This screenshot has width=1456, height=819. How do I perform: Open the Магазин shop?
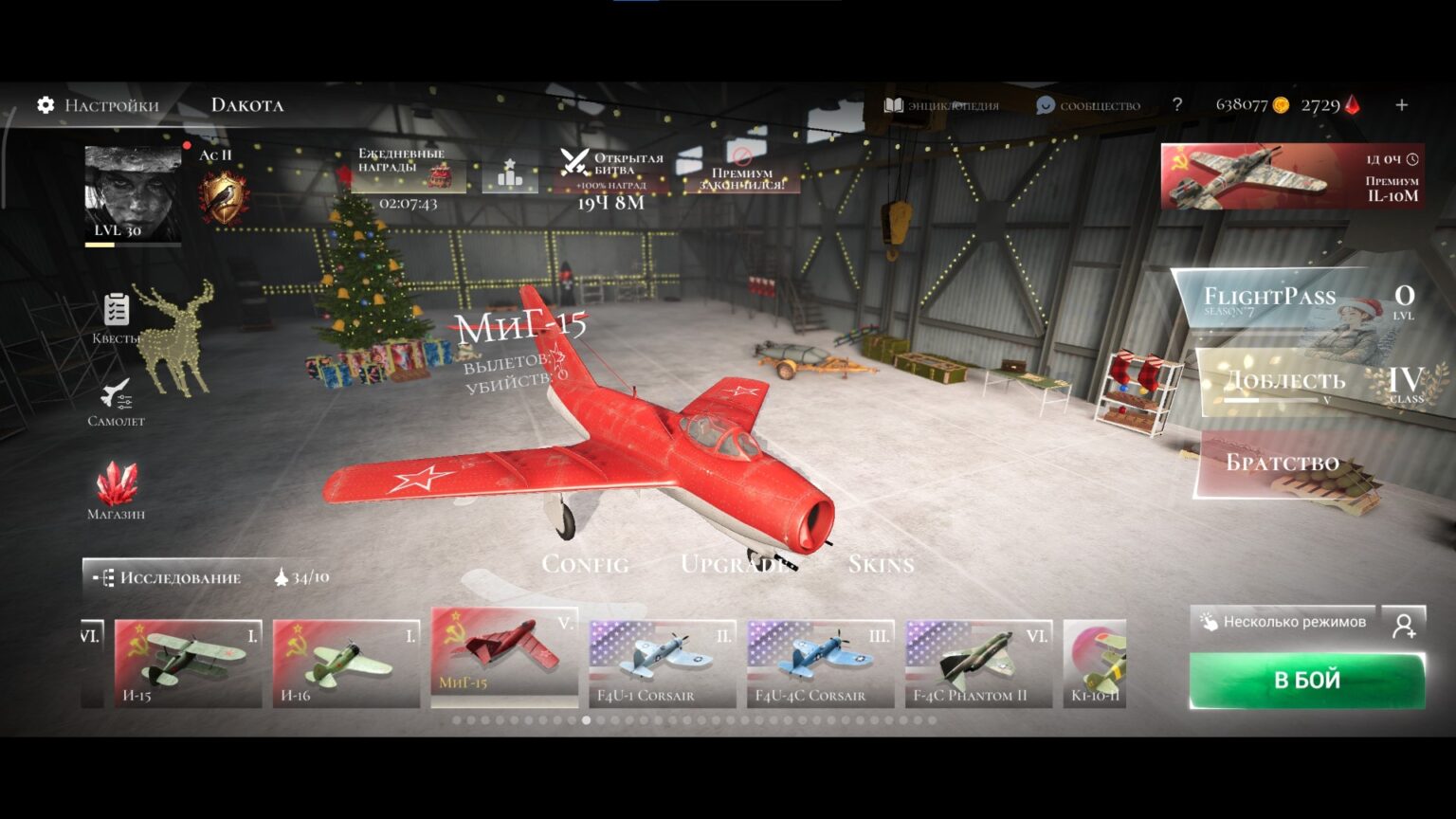pos(116,491)
